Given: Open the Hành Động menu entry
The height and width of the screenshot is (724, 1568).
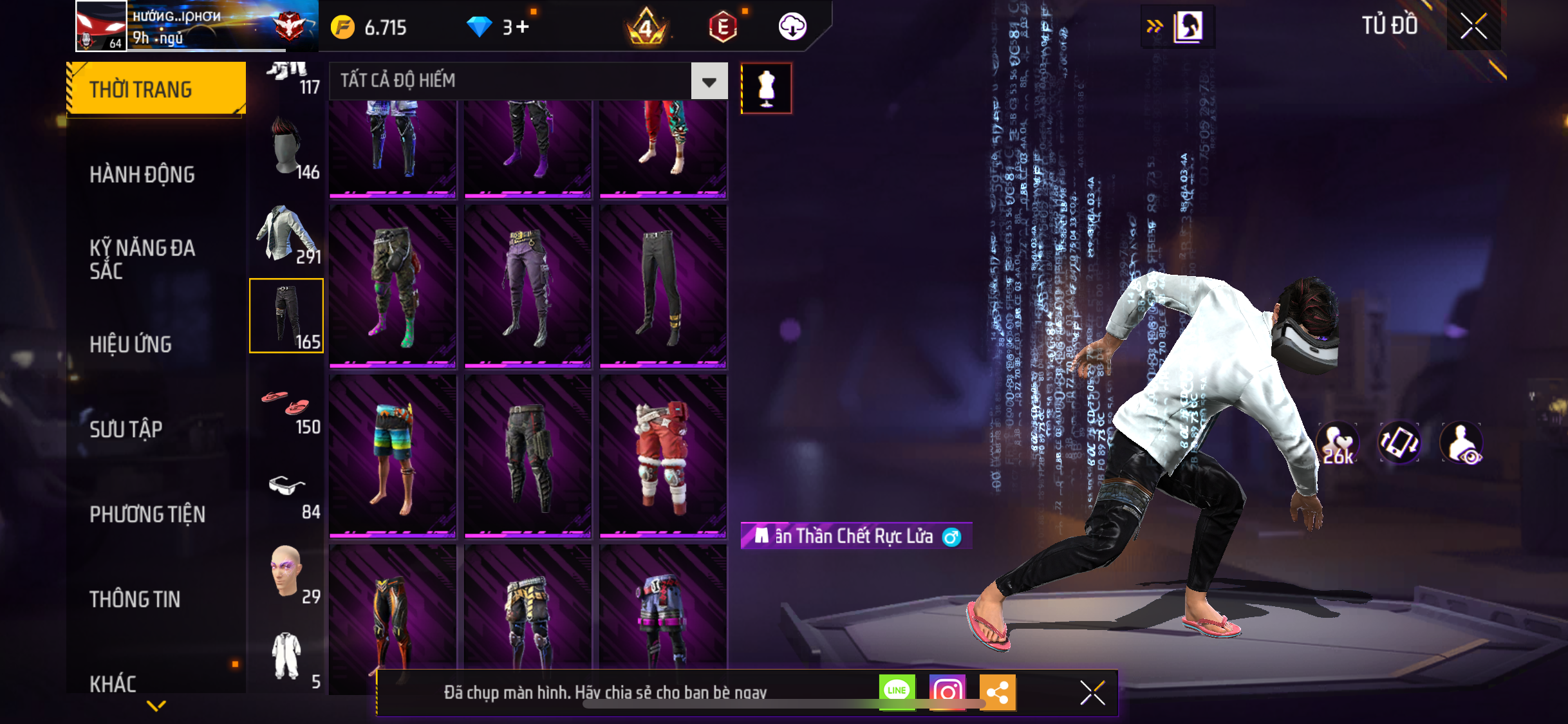Looking at the screenshot, I should click(x=142, y=174).
